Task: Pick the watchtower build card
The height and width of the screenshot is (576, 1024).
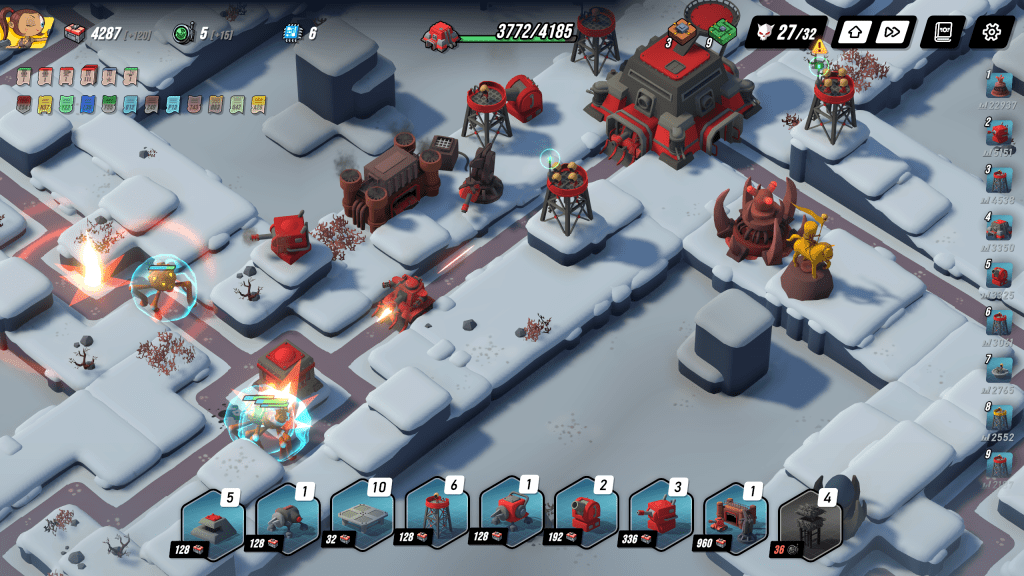Action: [x=437, y=518]
